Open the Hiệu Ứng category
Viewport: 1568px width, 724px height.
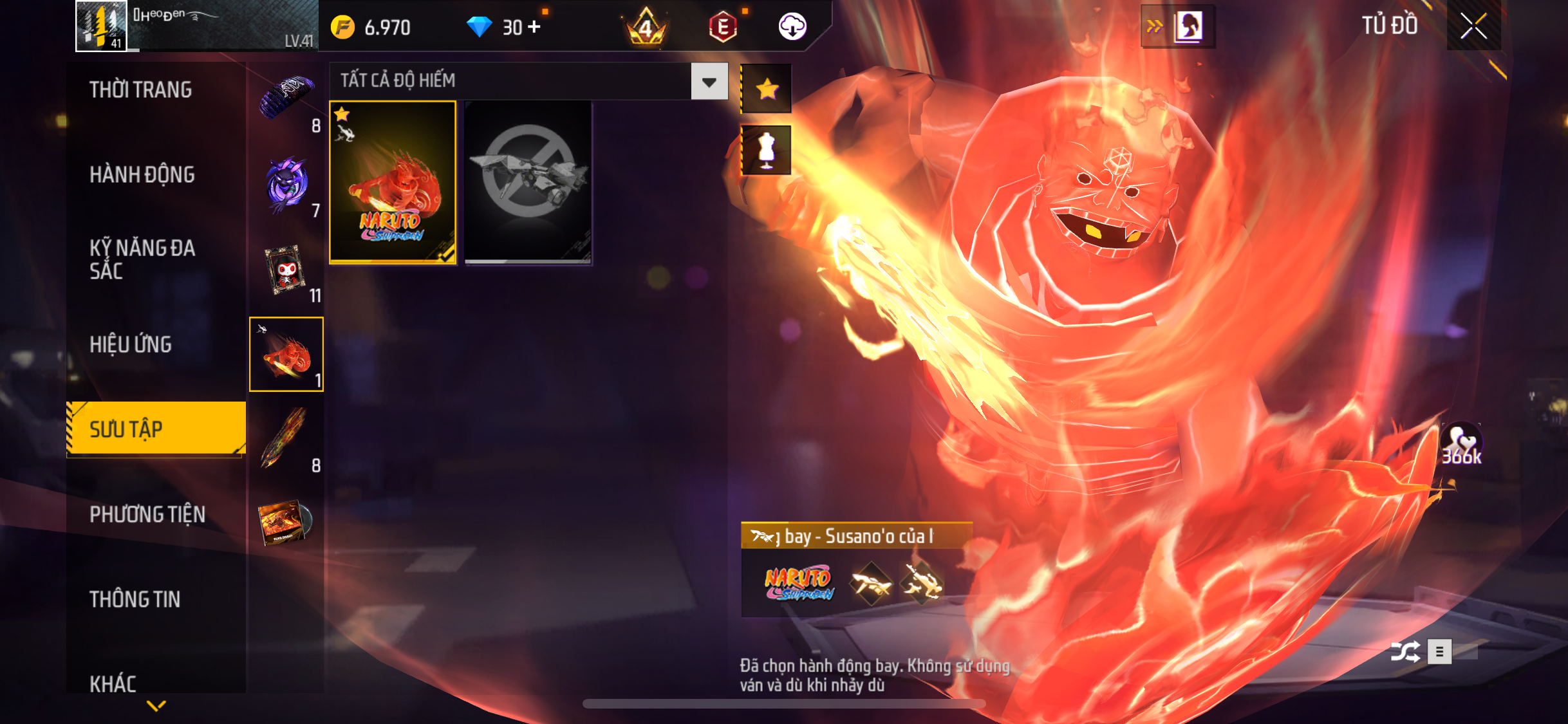pyautogui.click(x=131, y=344)
